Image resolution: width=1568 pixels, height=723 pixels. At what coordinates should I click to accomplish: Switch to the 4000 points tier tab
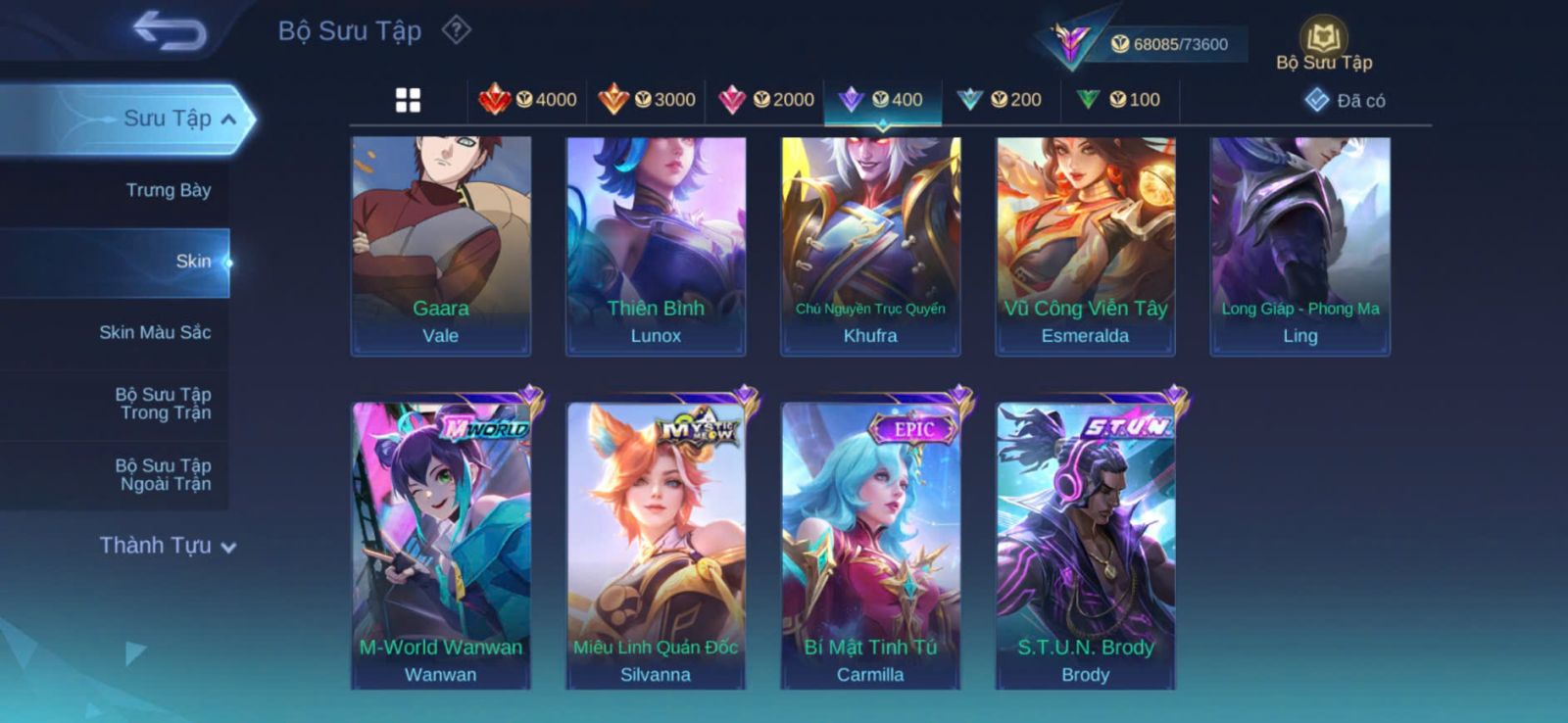pos(527,100)
